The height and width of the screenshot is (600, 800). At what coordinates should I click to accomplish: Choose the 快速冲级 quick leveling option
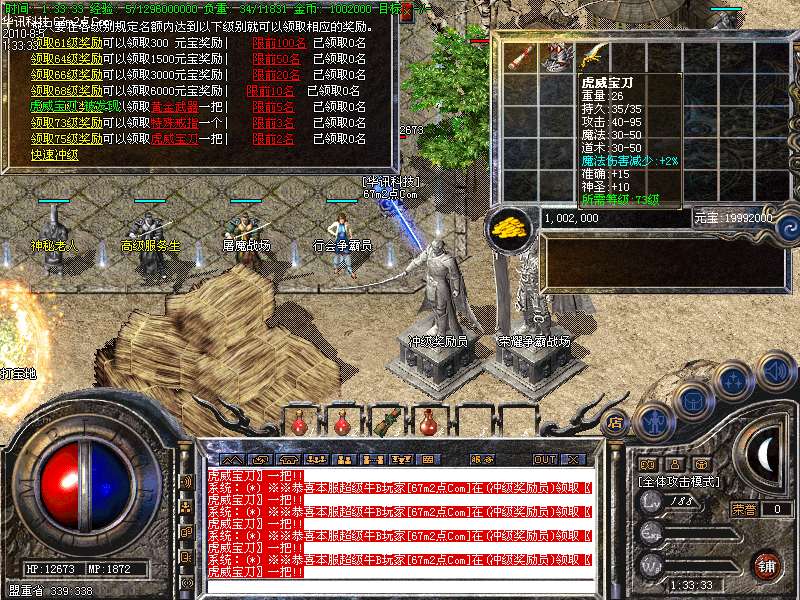coord(54,155)
